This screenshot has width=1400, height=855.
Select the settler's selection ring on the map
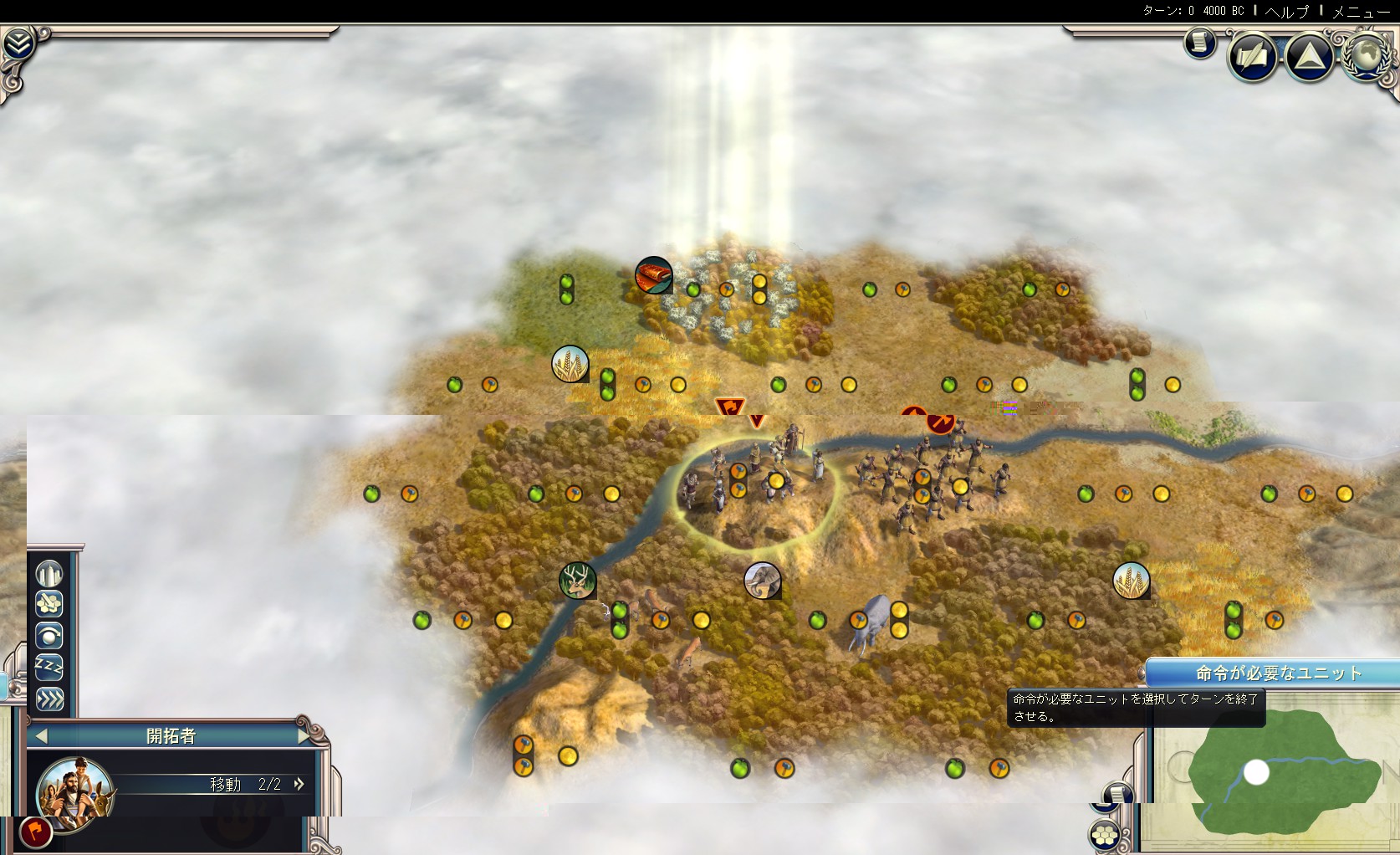coord(757,492)
